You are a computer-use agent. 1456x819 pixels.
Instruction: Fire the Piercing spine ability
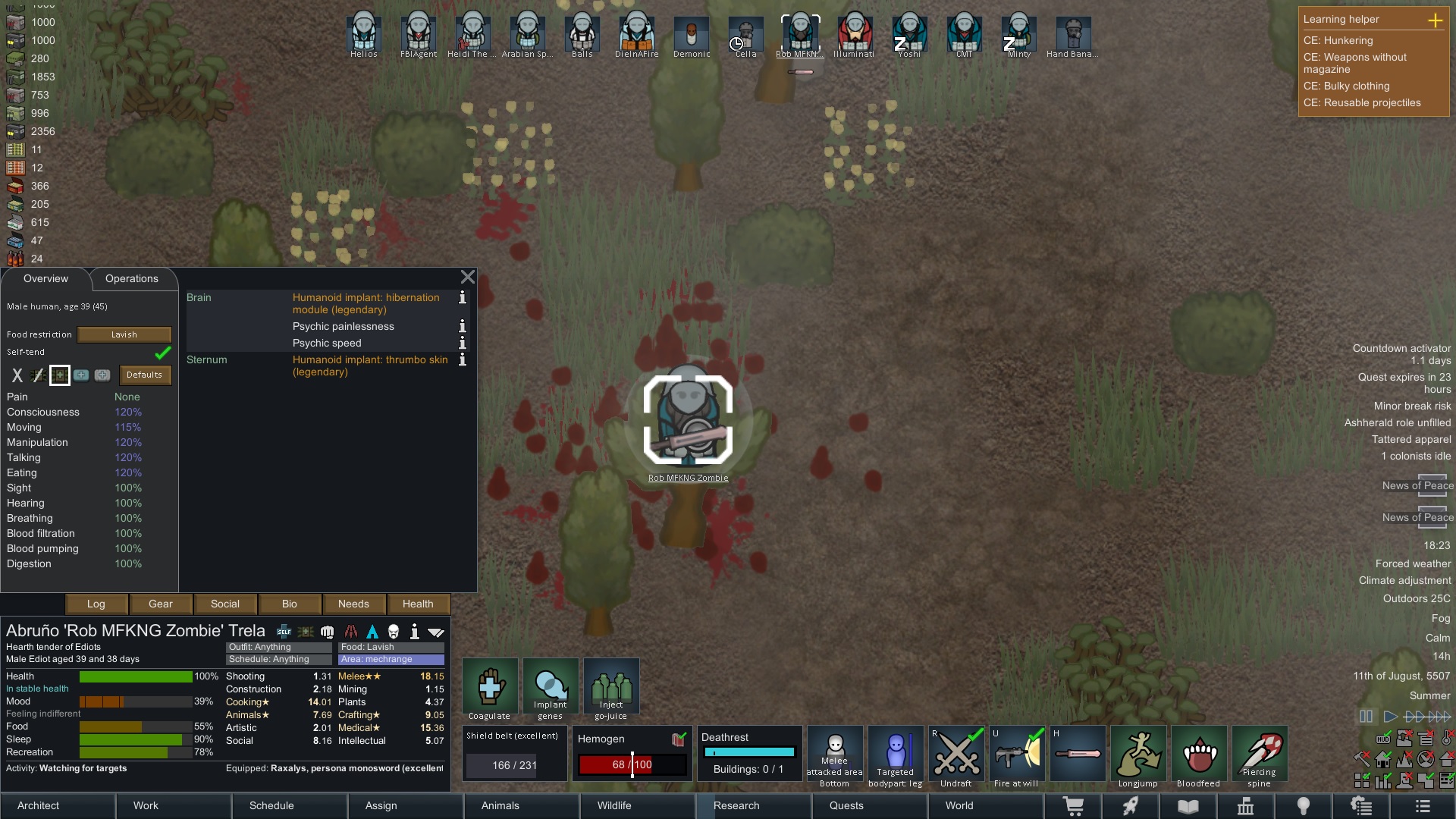click(x=1260, y=755)
